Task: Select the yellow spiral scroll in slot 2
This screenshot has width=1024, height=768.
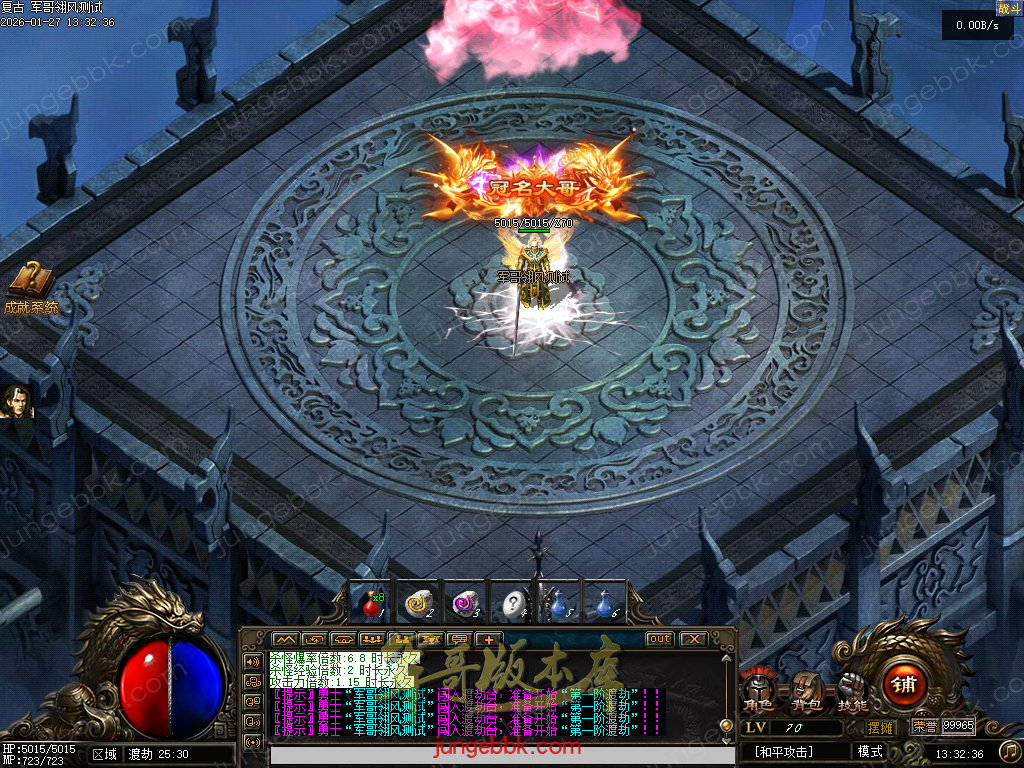Action: click(417, 604)
